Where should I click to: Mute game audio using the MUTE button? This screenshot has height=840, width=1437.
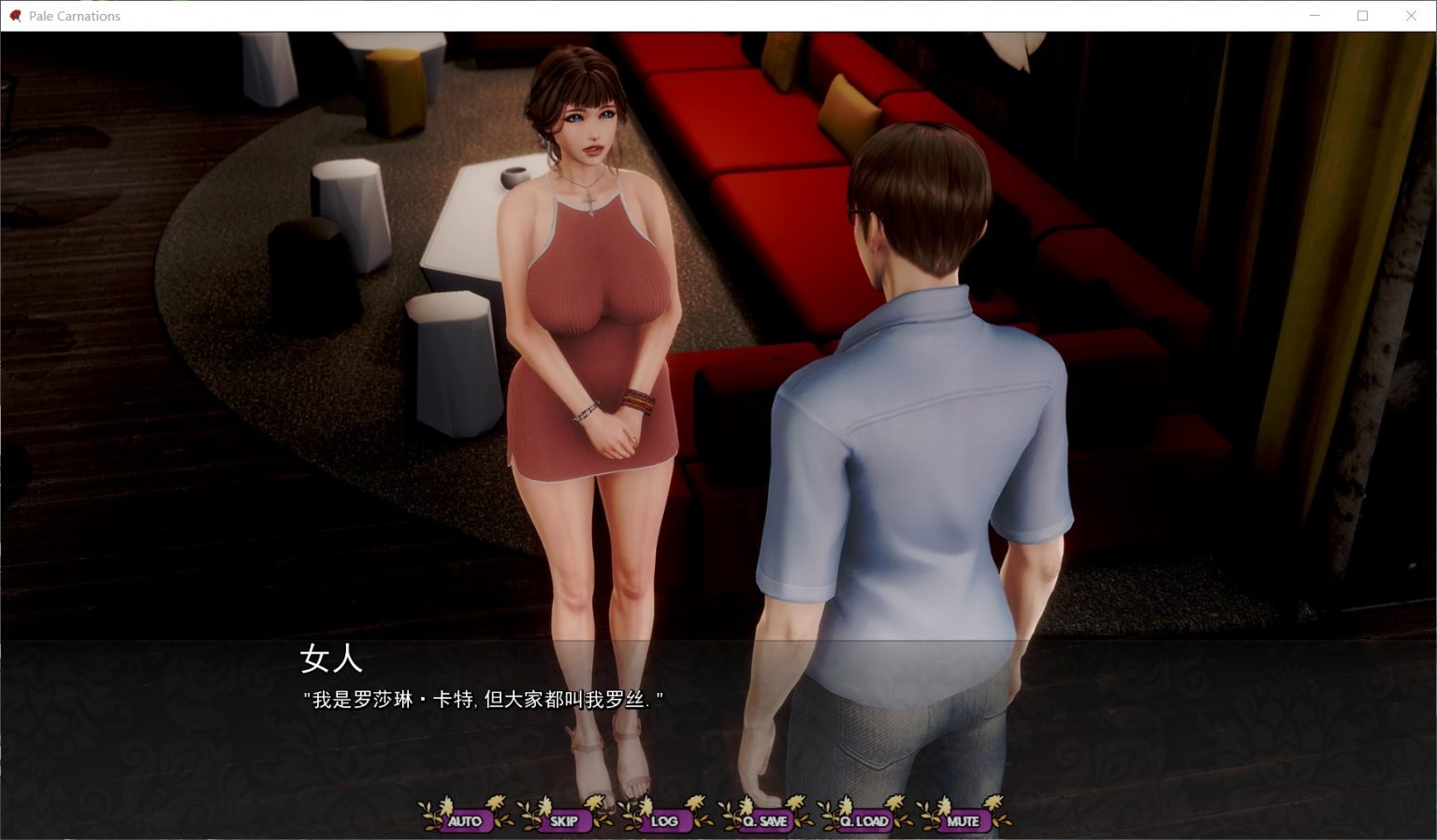click(963, 819)
